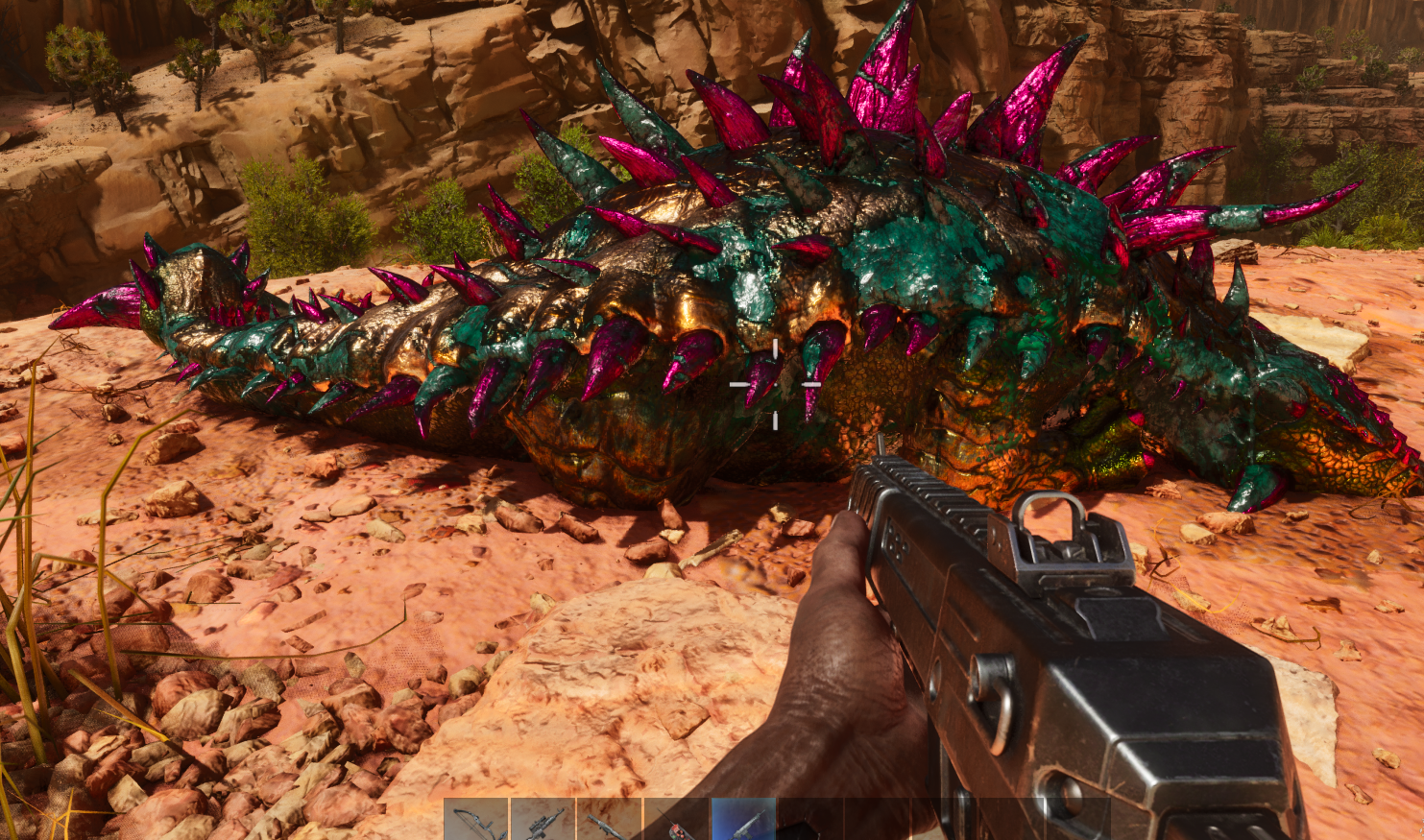Click the highlighted blue assault rifle slot
The image size is (1424, 840).
pos(743,821)
